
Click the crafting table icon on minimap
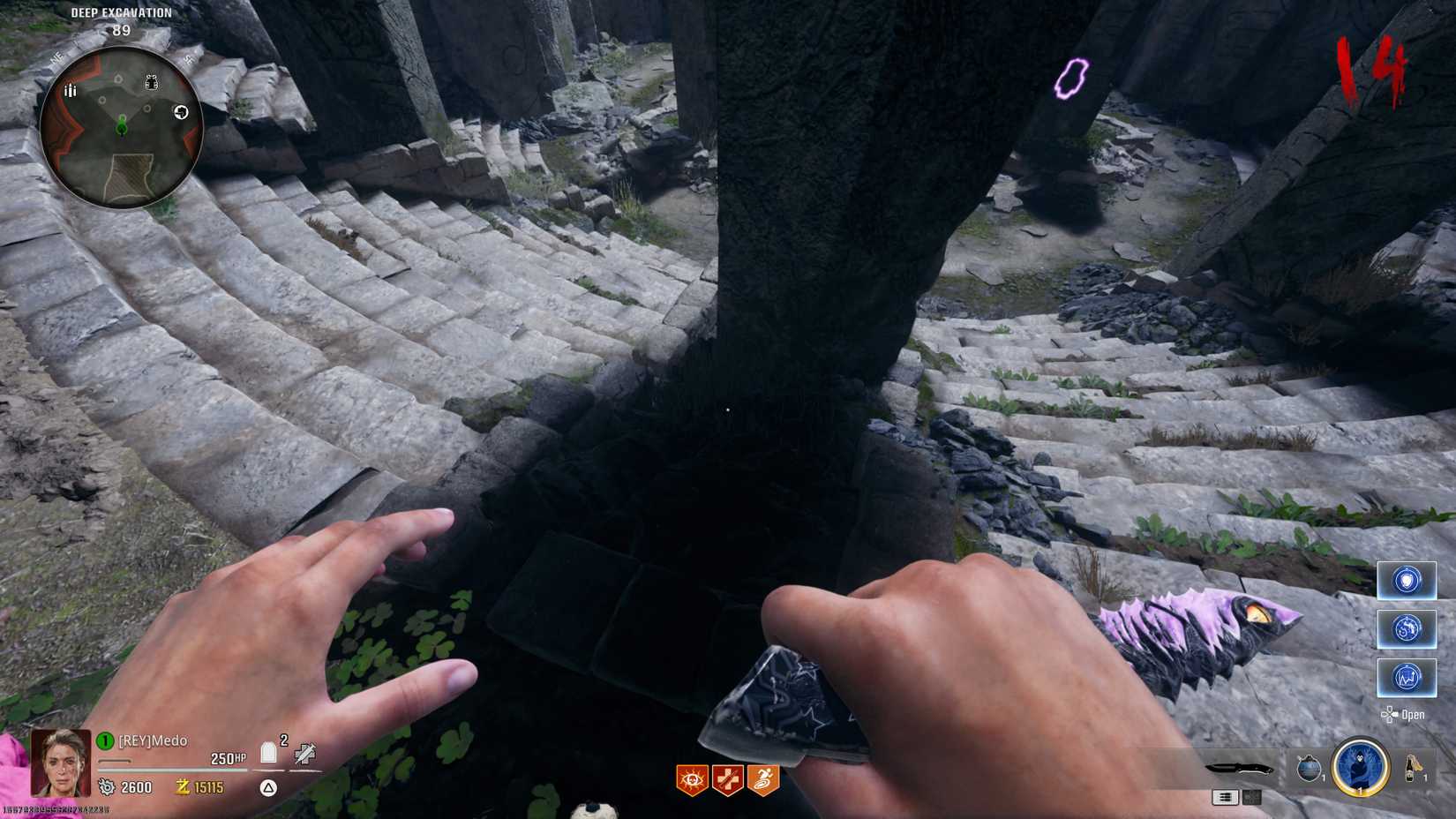click(x=182, y=112)
